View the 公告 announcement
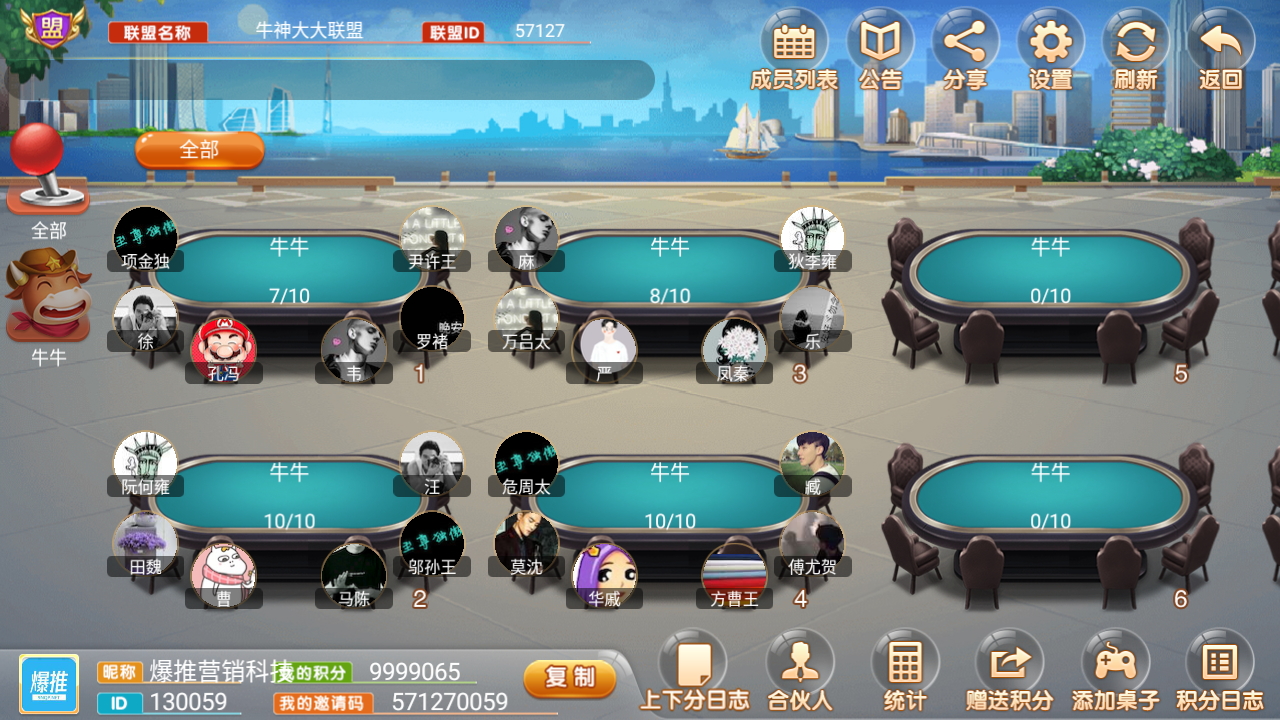This screenshot has height=720, width=1280. [x=878, y=45]
